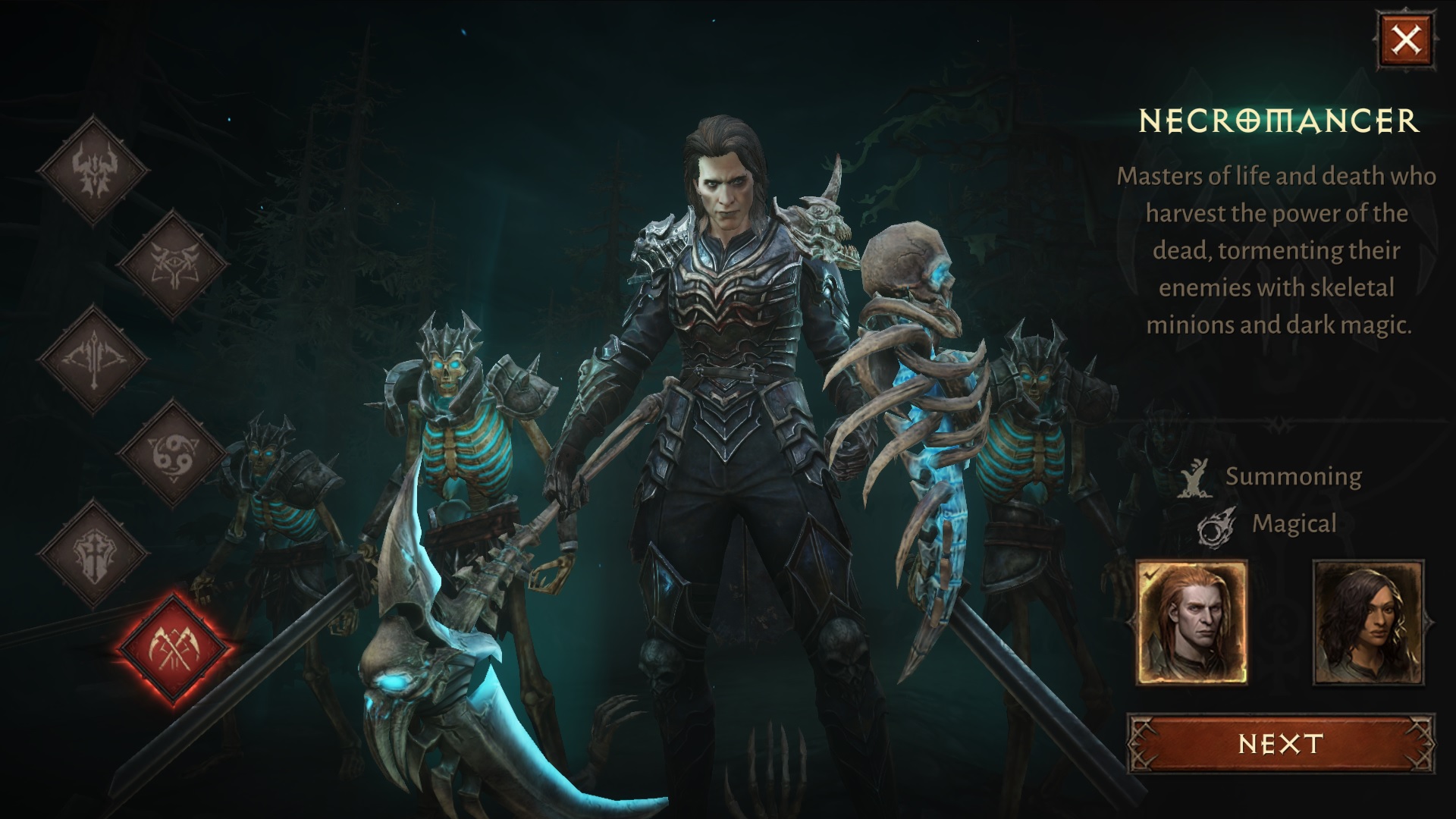Click the NECROMANCER class title
Viewport: 1456px width, 819px height.
pos(1279,119)
